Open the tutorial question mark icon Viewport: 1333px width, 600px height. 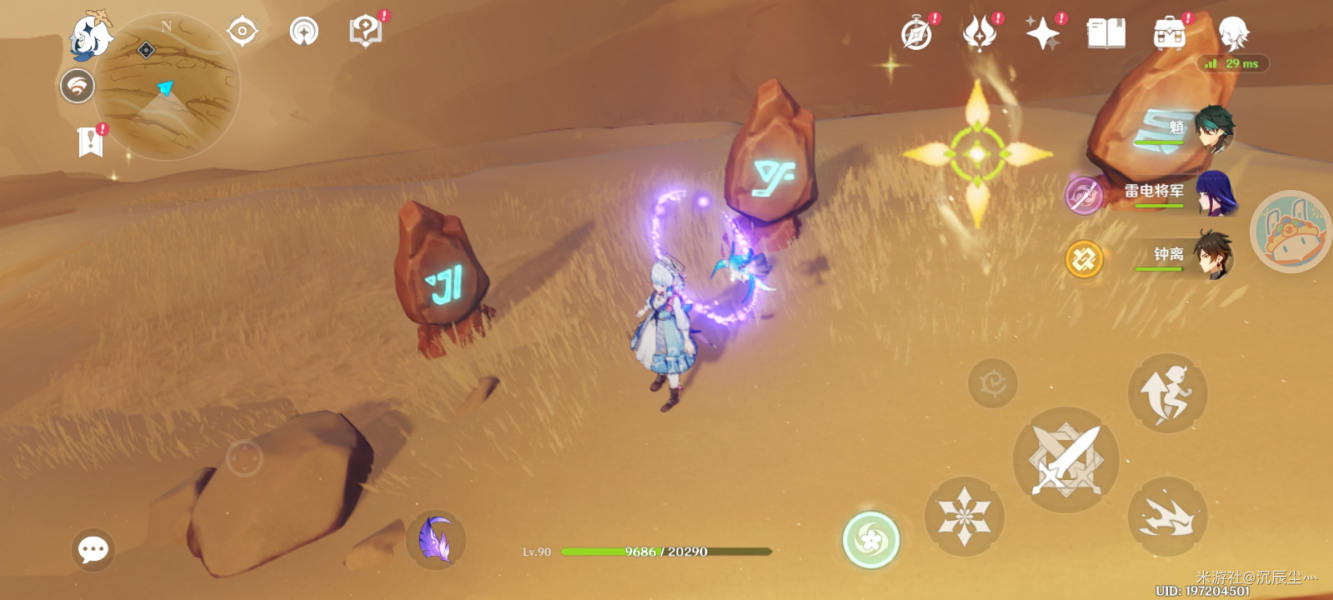[365, 31]
